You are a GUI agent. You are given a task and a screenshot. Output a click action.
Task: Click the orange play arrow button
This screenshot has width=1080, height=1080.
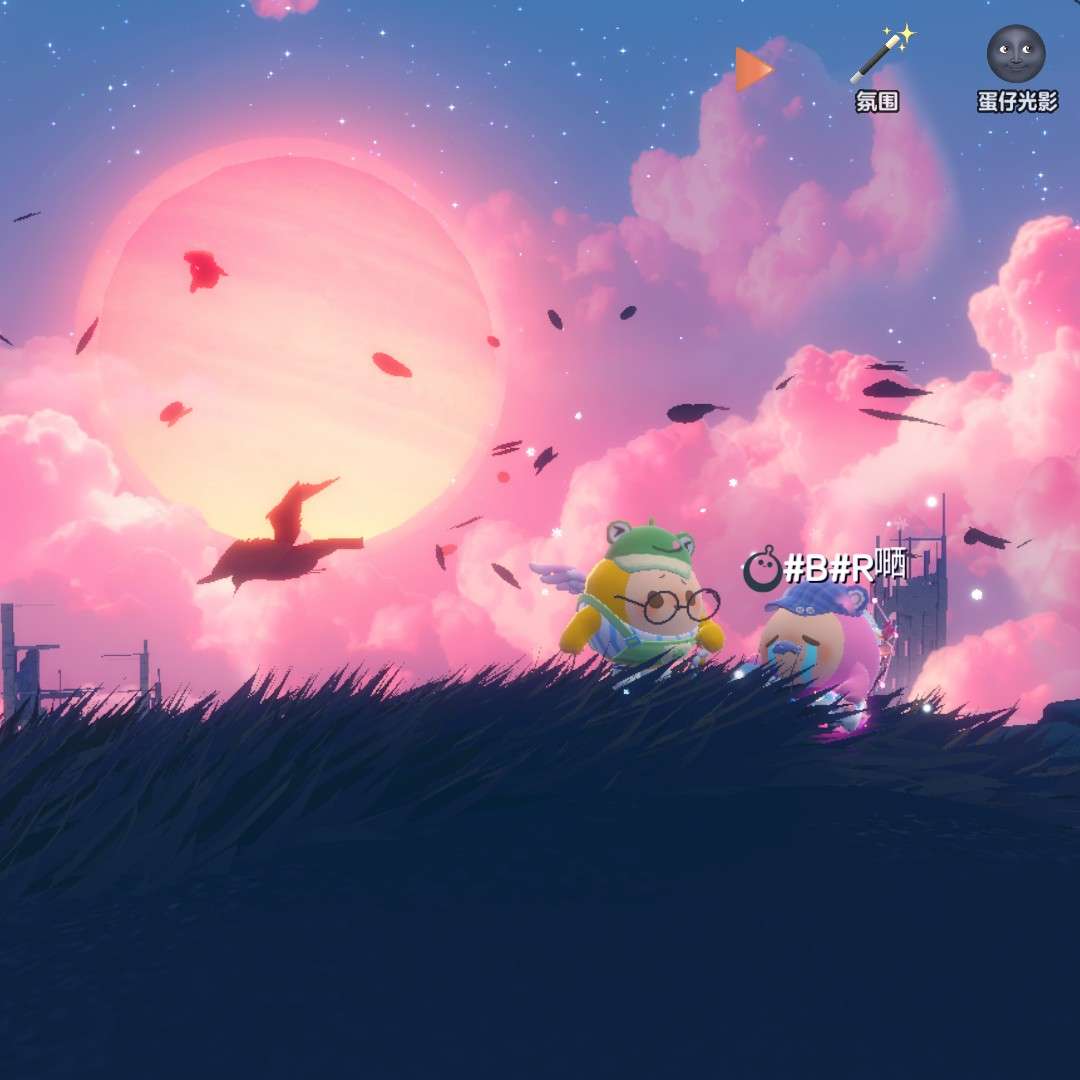click(752, 69)
